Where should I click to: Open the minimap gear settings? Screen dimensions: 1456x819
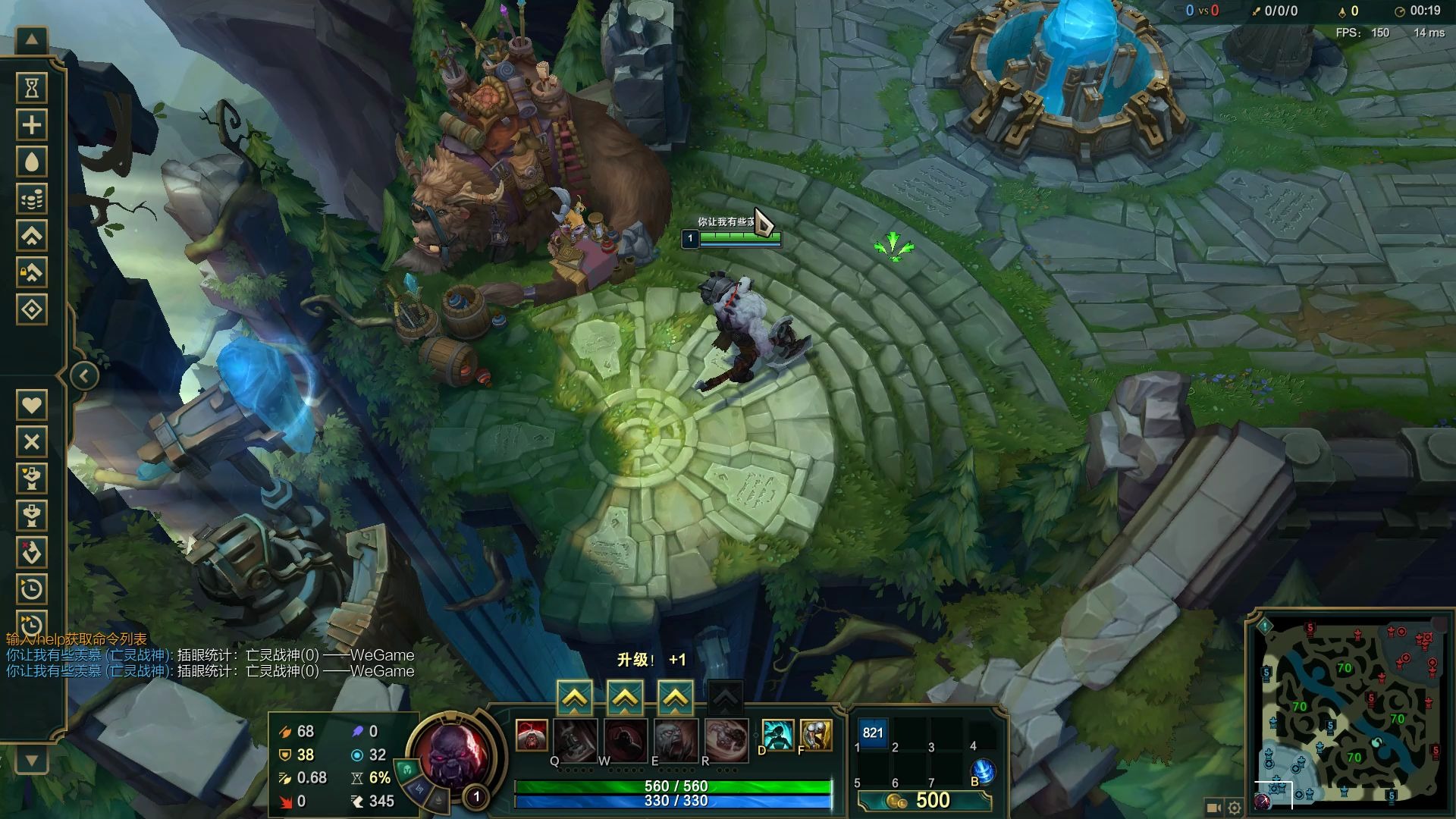coord(1235,808)
